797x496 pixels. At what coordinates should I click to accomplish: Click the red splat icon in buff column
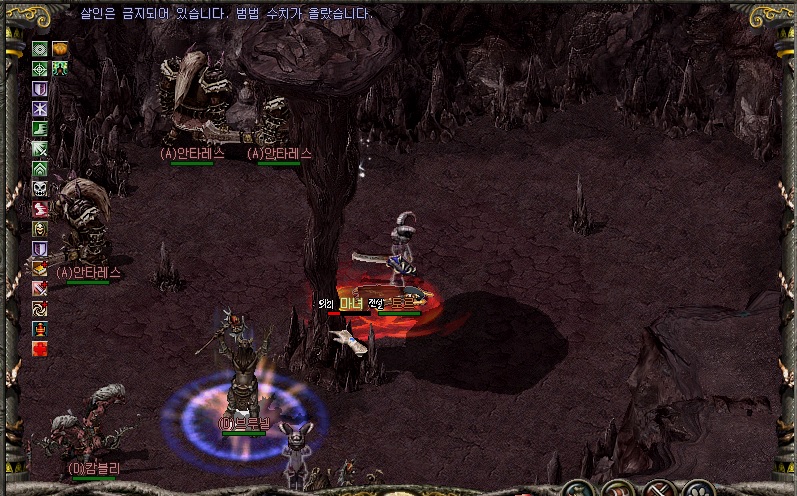(x=40, y=348)
